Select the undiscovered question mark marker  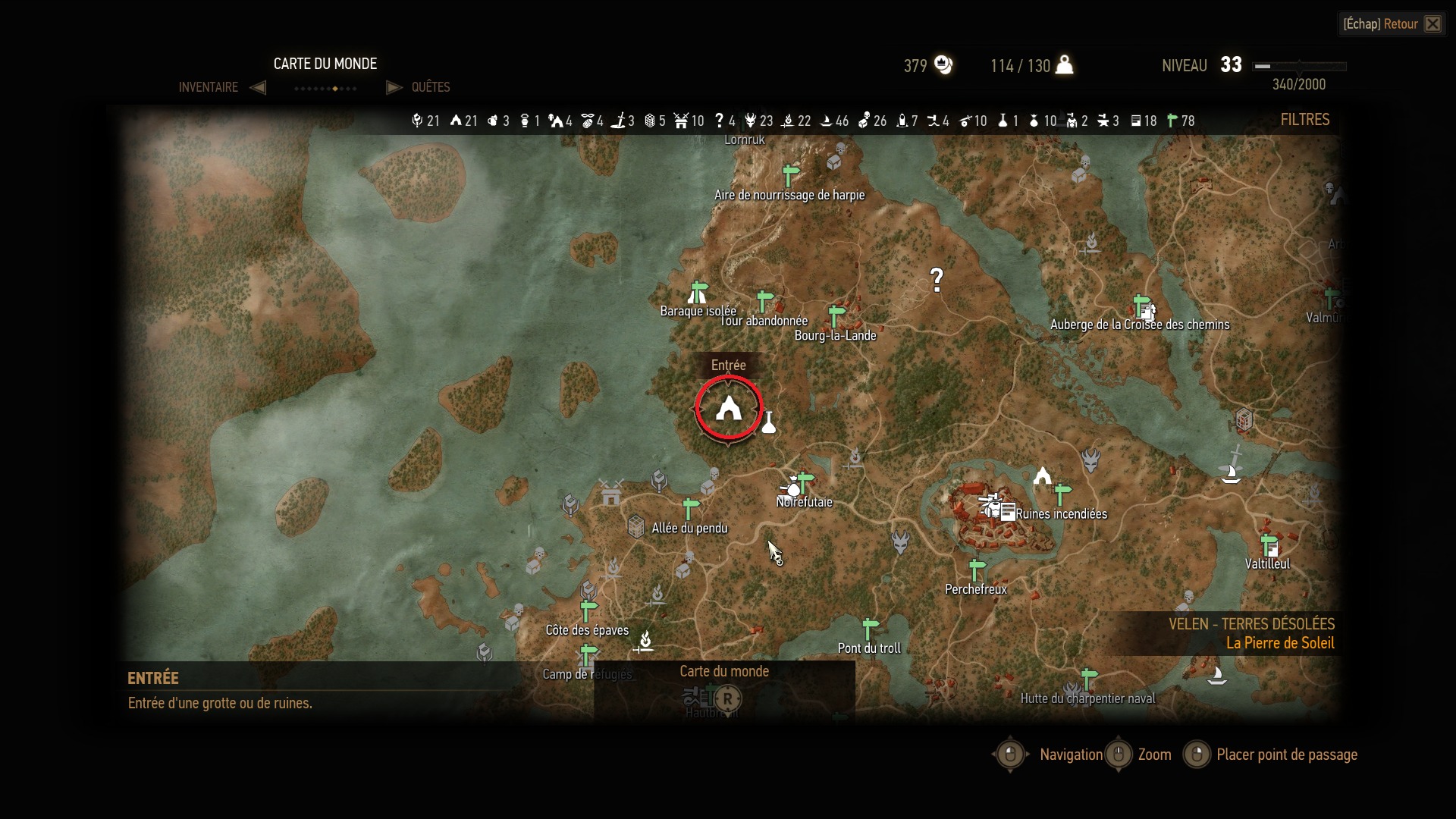pyautogui.click(x=937, y=280)
